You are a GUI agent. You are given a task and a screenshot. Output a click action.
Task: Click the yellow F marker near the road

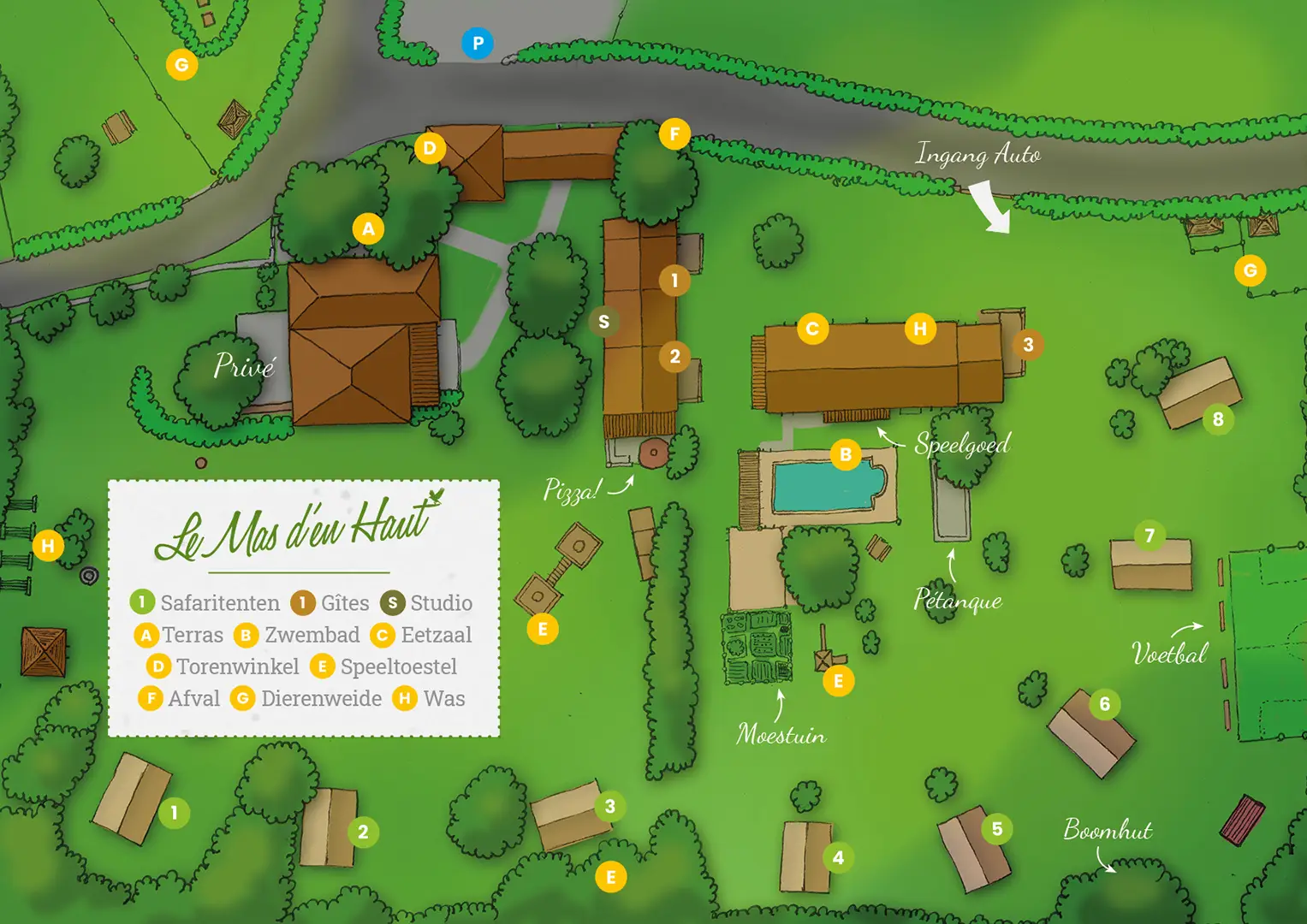coord(674,133)
